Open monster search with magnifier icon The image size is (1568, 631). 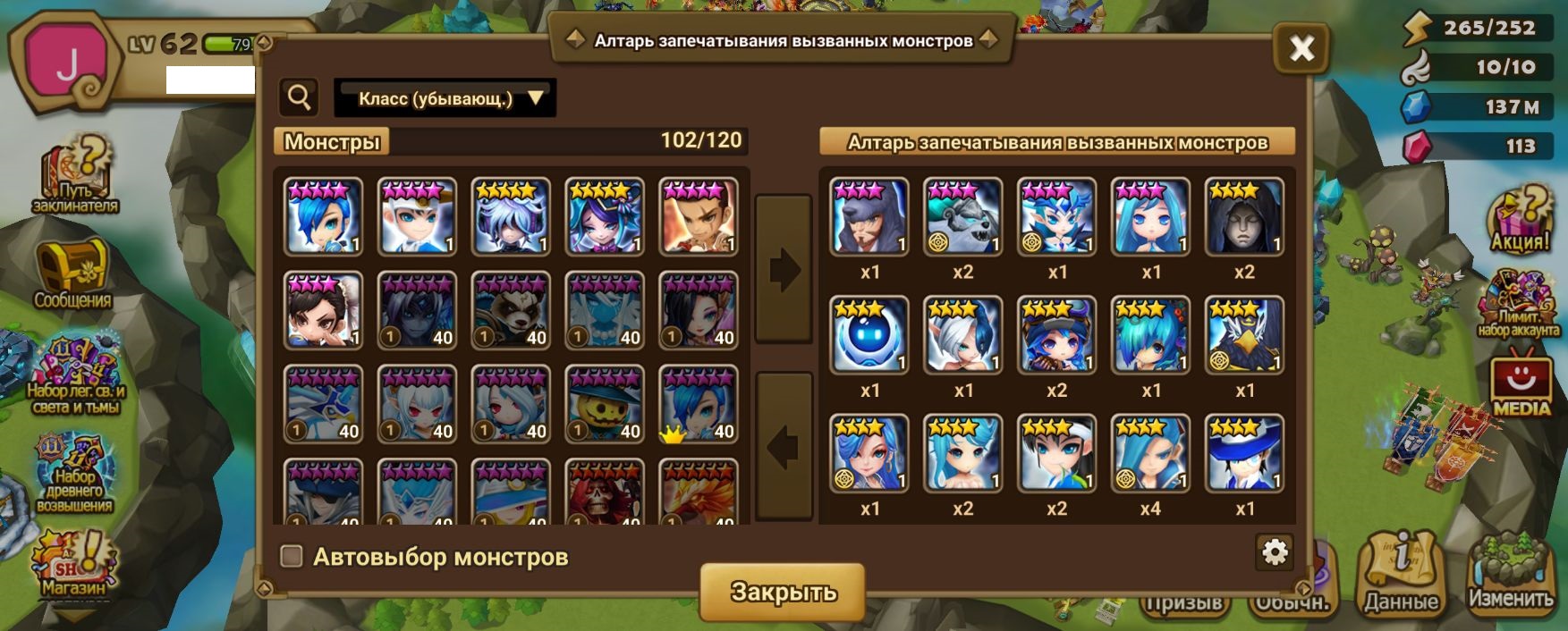[x=300, y=97]
